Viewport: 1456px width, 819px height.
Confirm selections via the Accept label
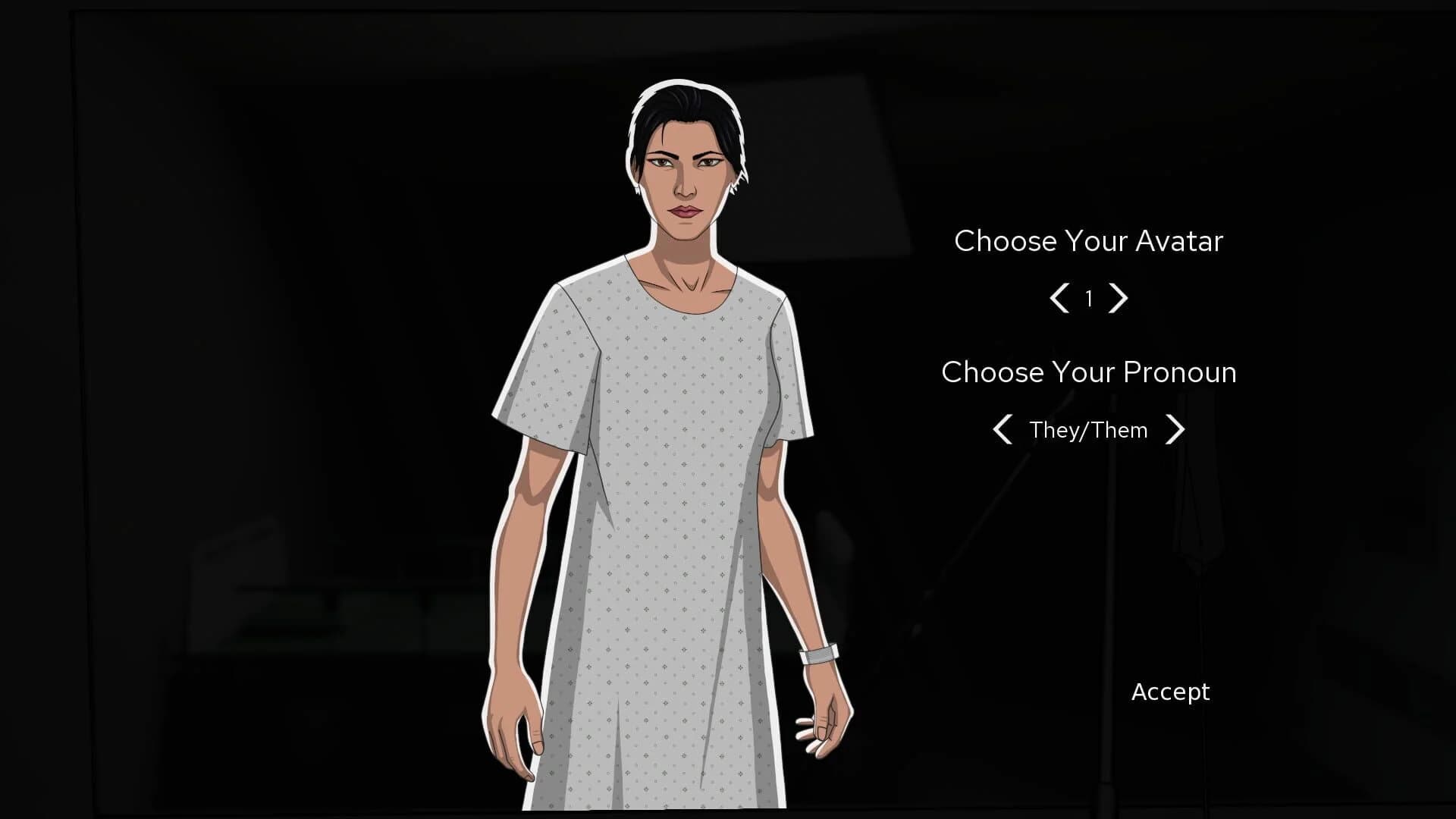1170,692
